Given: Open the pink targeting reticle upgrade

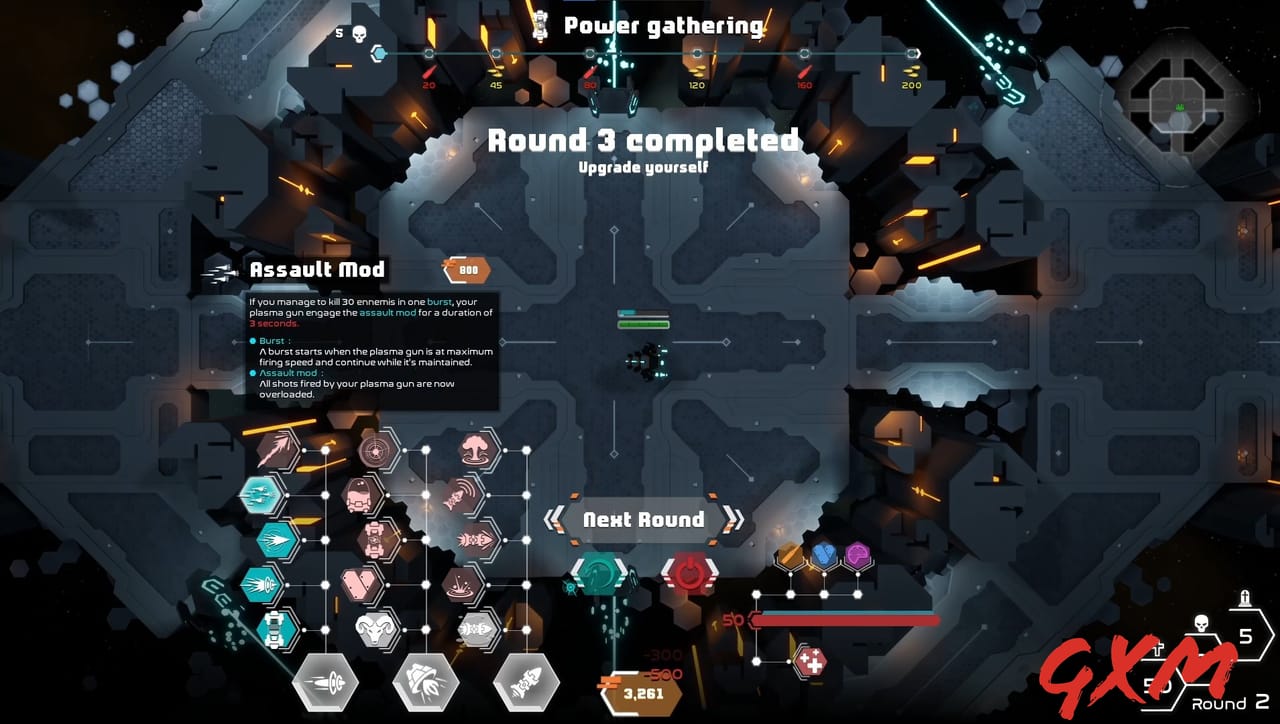Looking at the screenshot, I should point(375,449).
